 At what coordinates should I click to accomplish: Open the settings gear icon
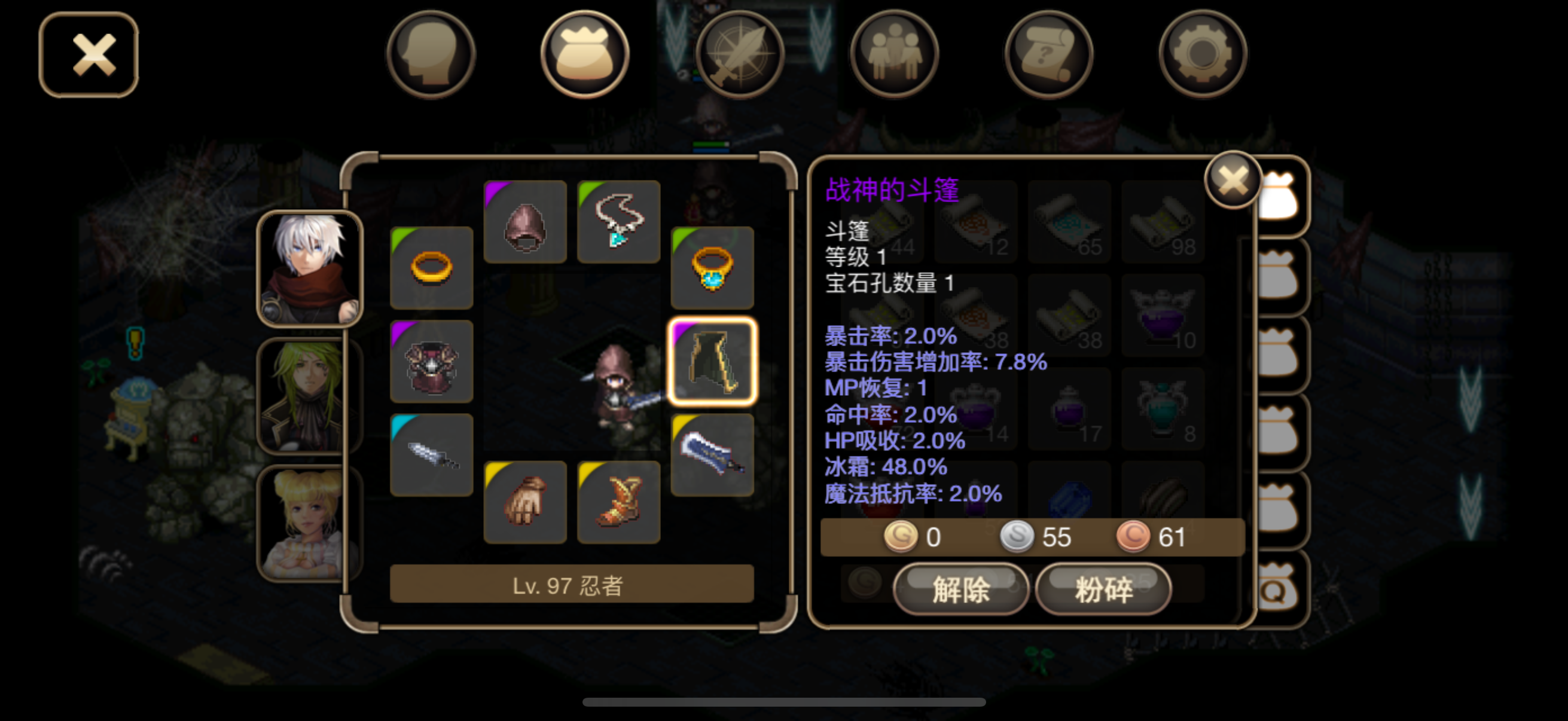point(1202,54)
